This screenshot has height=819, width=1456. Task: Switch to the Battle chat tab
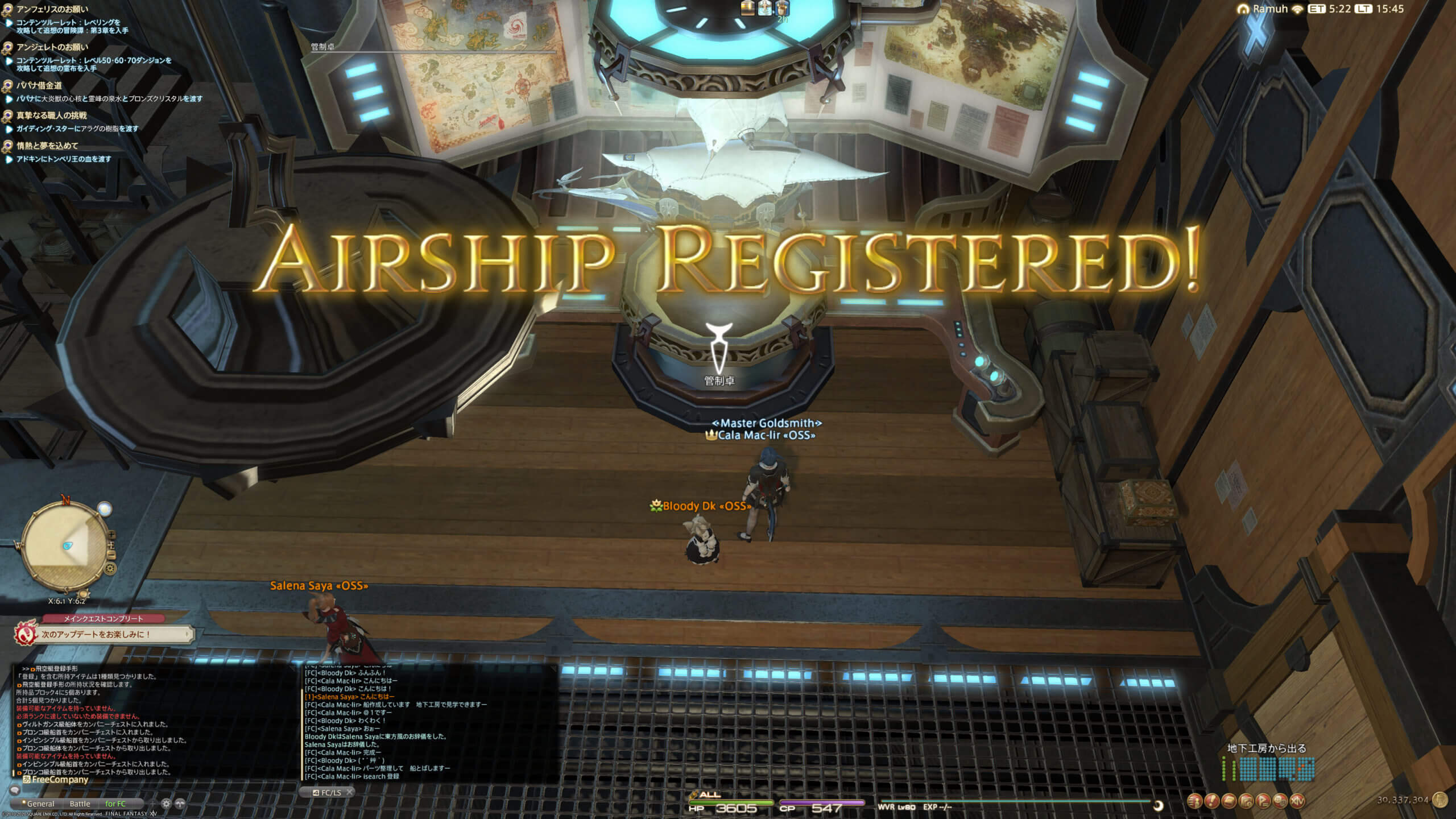coord(80,804)
